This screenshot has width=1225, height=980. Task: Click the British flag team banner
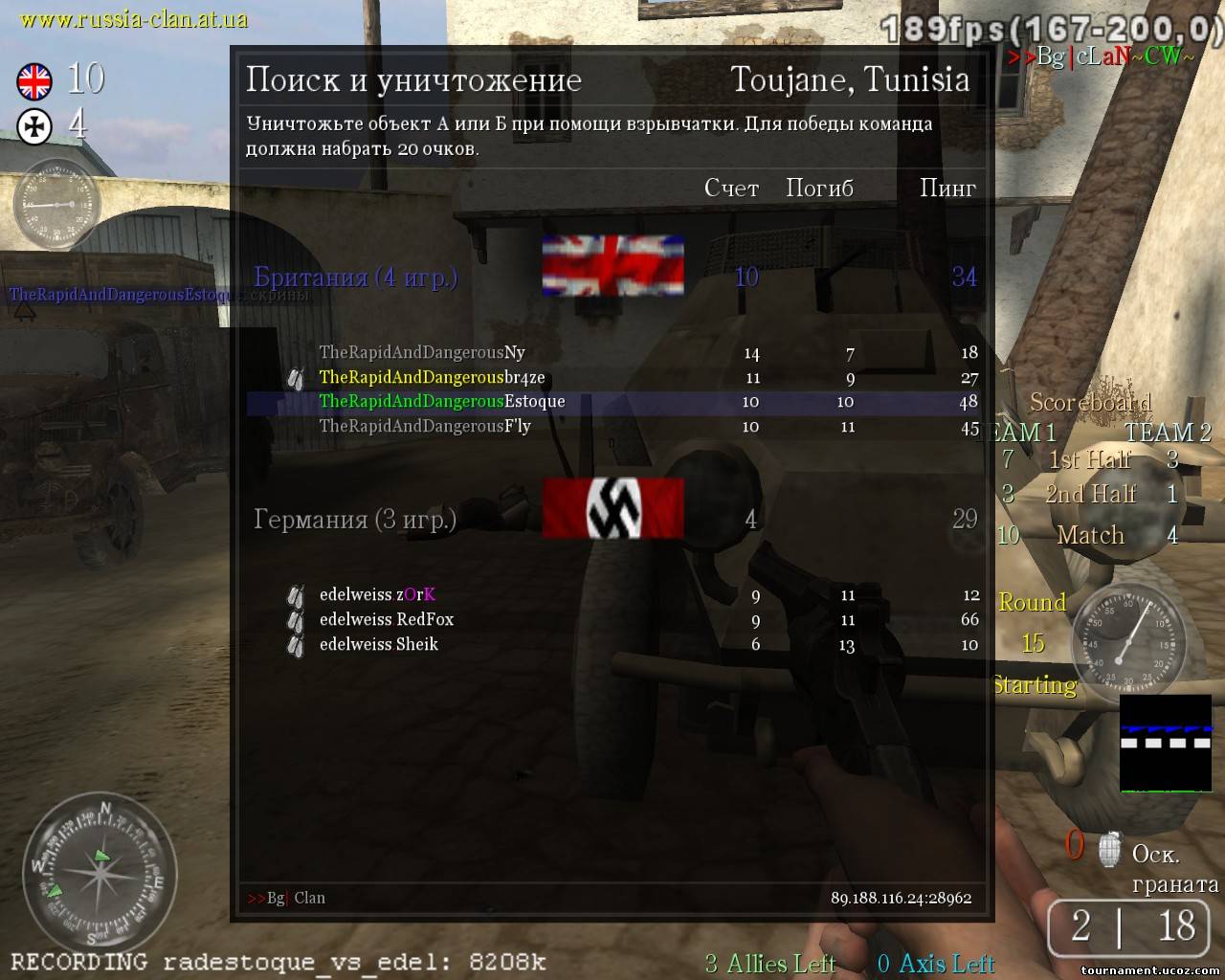[612, 265]
